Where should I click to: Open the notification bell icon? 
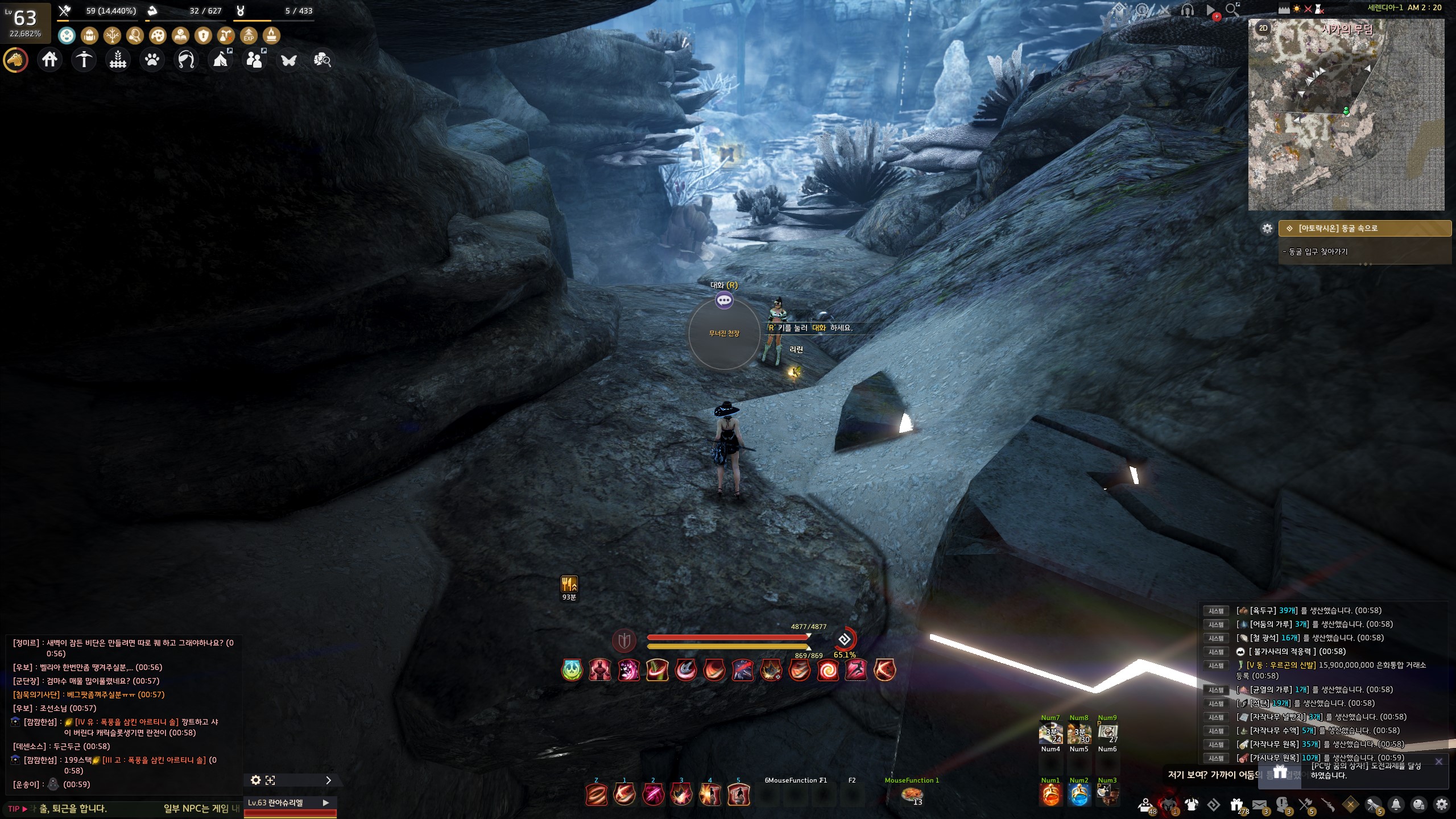pyautogui.click(x=1396, y=805)
